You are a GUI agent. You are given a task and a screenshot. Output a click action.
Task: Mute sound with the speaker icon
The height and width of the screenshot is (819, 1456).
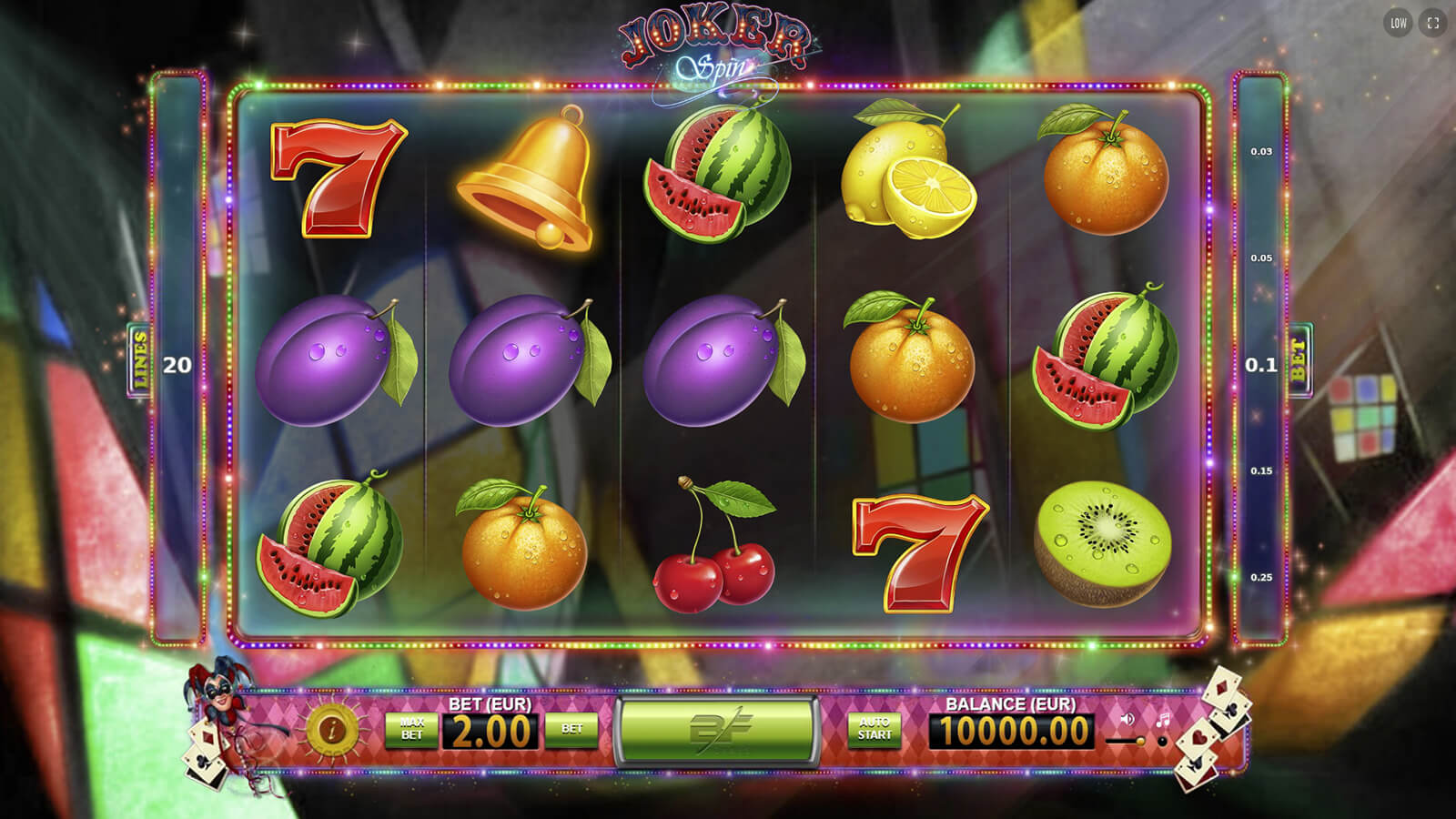coord(1128,720)
